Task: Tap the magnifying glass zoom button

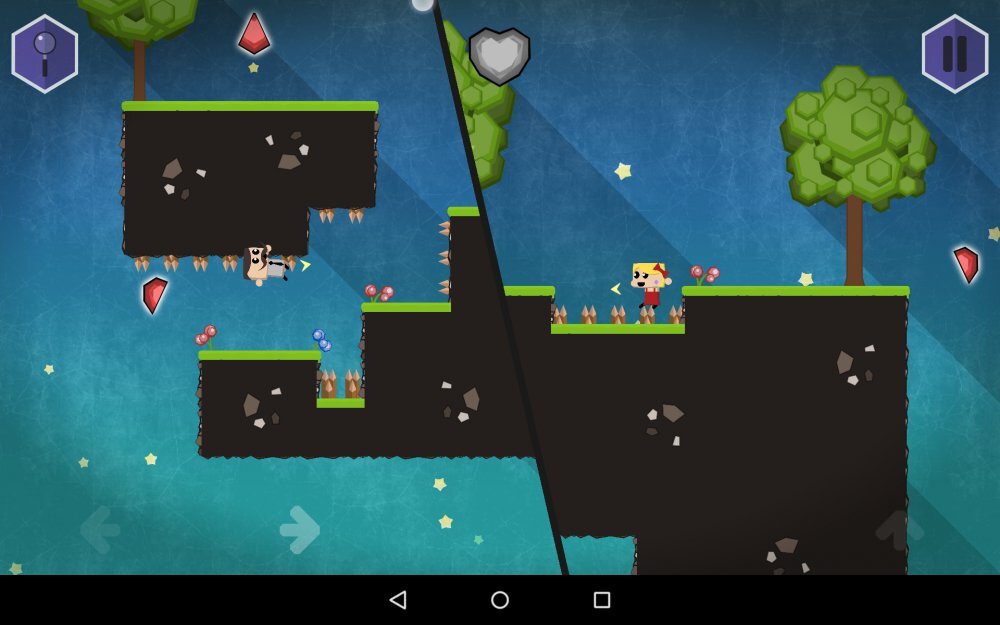Action: point(45,54)
